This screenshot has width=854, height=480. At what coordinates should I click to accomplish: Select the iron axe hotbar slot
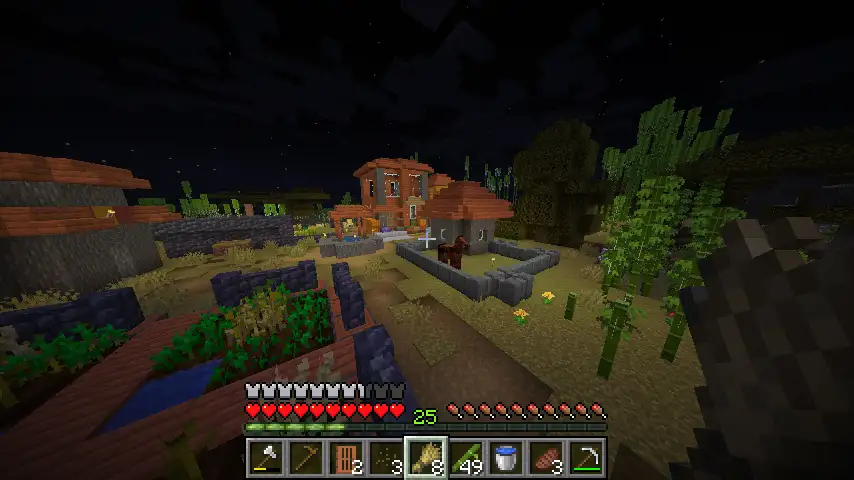click(x=266, y=458)
